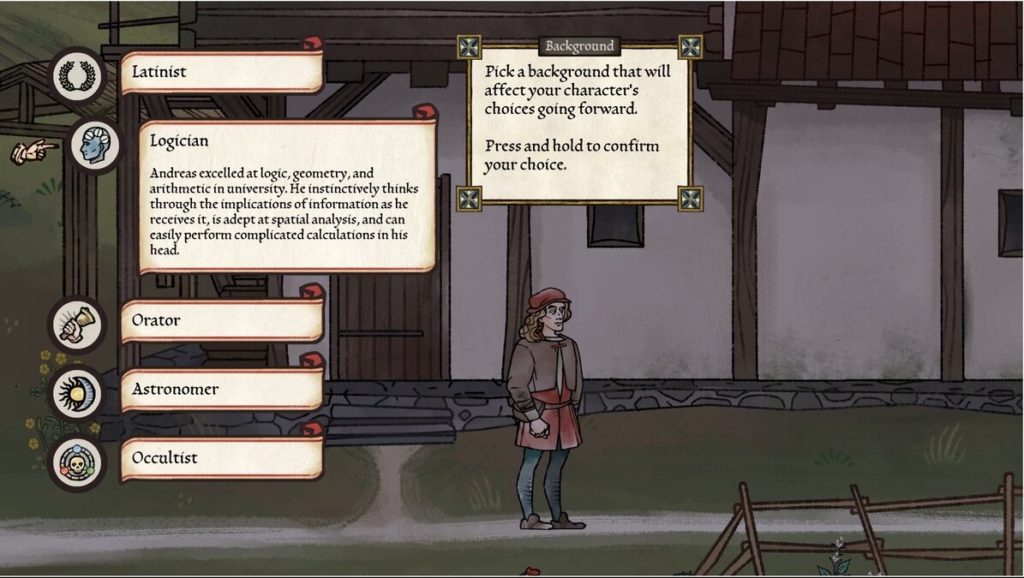The image size is (1024, 578).
Task: Click the laurel wreath Latinist icon
Action: 77,76
